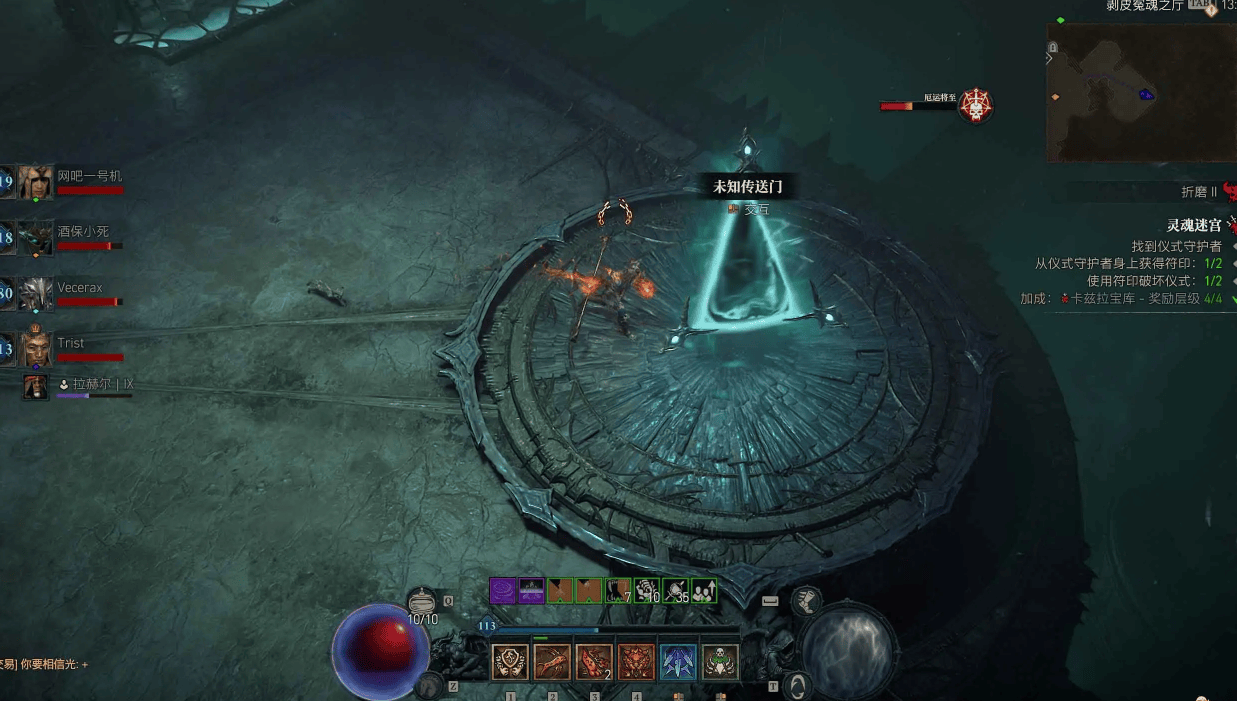Click Vecerax's party portrait
The width and height of the screenshot is (1237, 701).
coord(35,294)
